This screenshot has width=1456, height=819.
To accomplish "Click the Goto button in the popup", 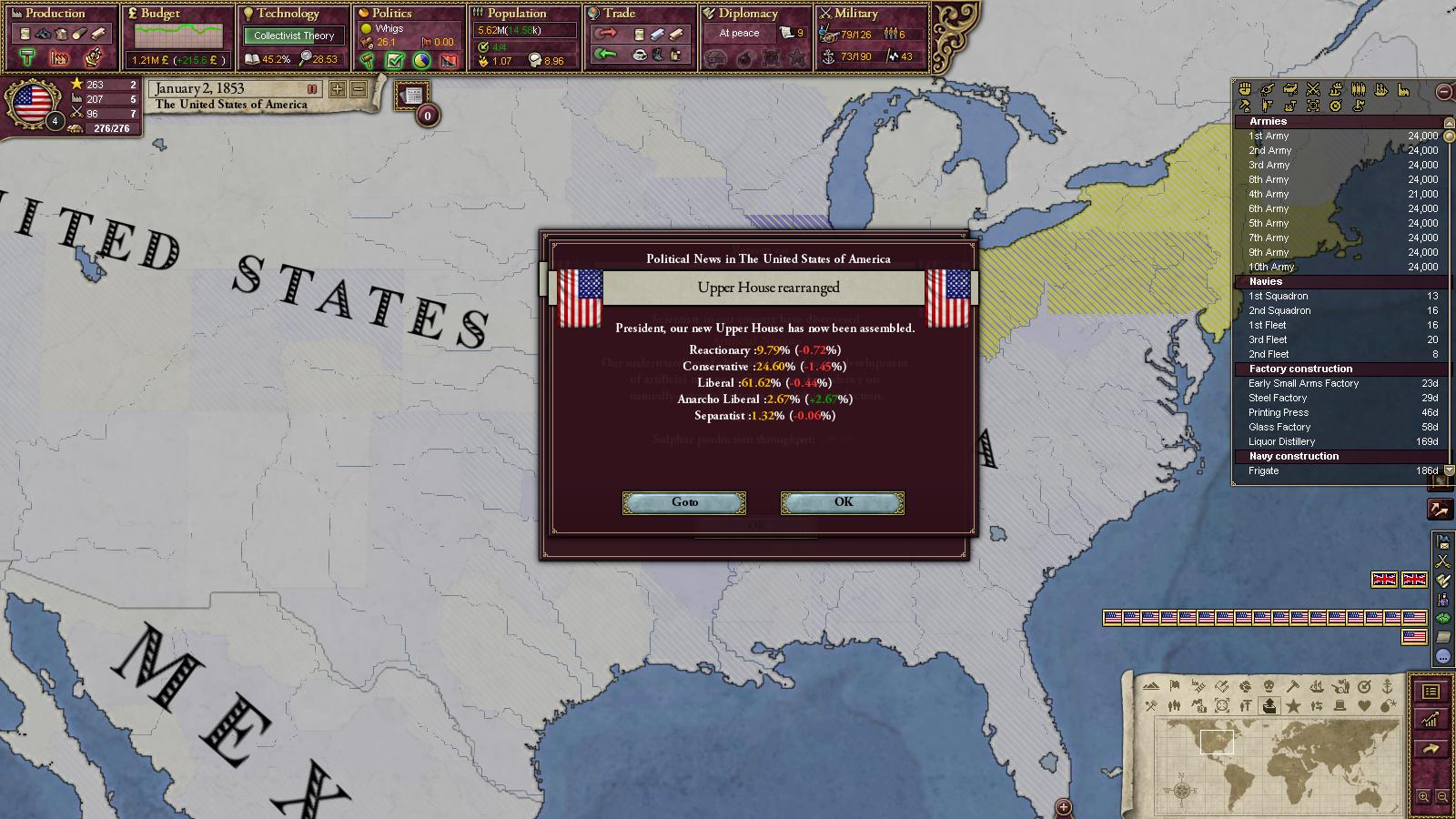I will pos(684,502).
